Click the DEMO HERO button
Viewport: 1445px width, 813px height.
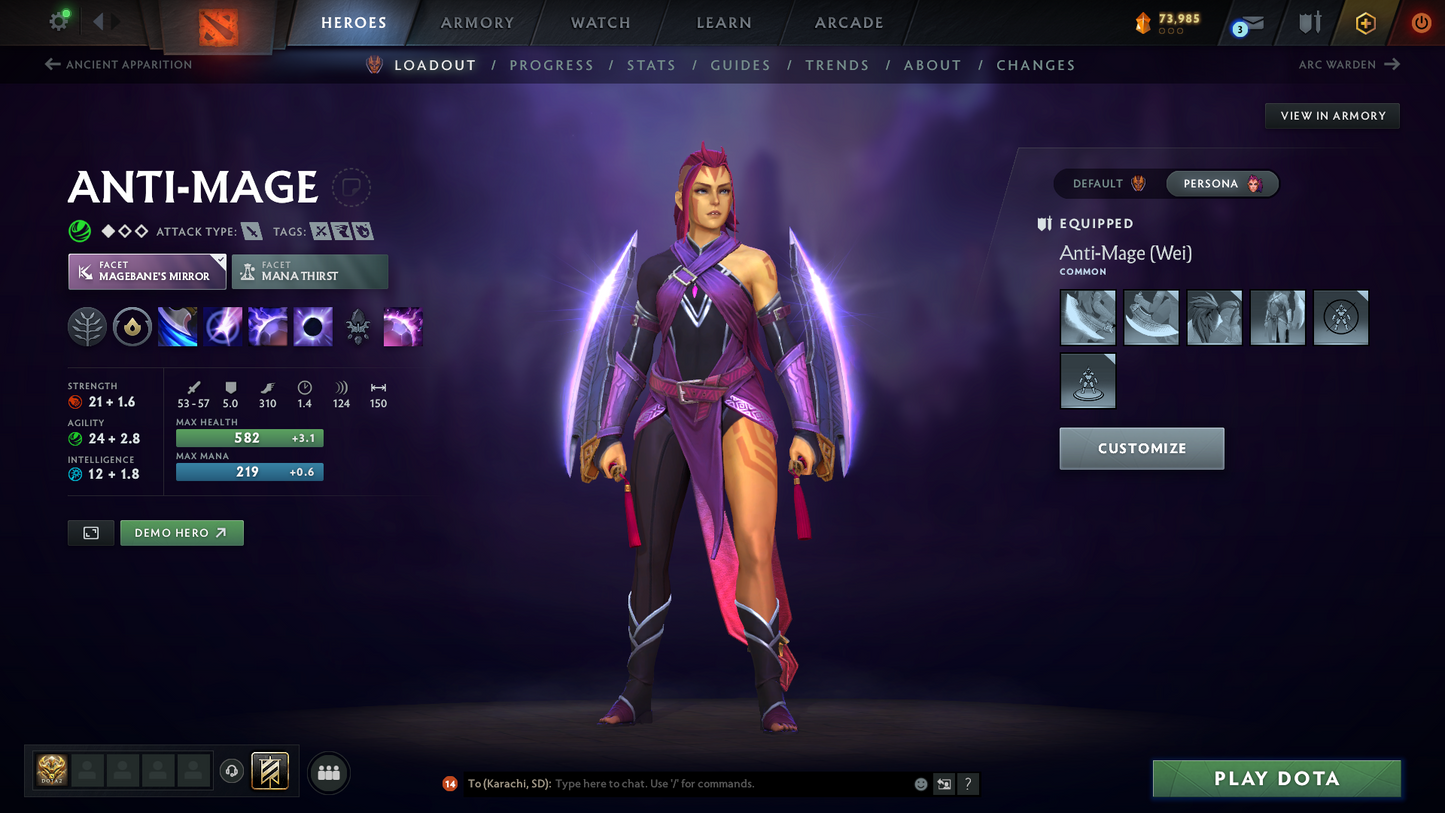tap(181, 532)
